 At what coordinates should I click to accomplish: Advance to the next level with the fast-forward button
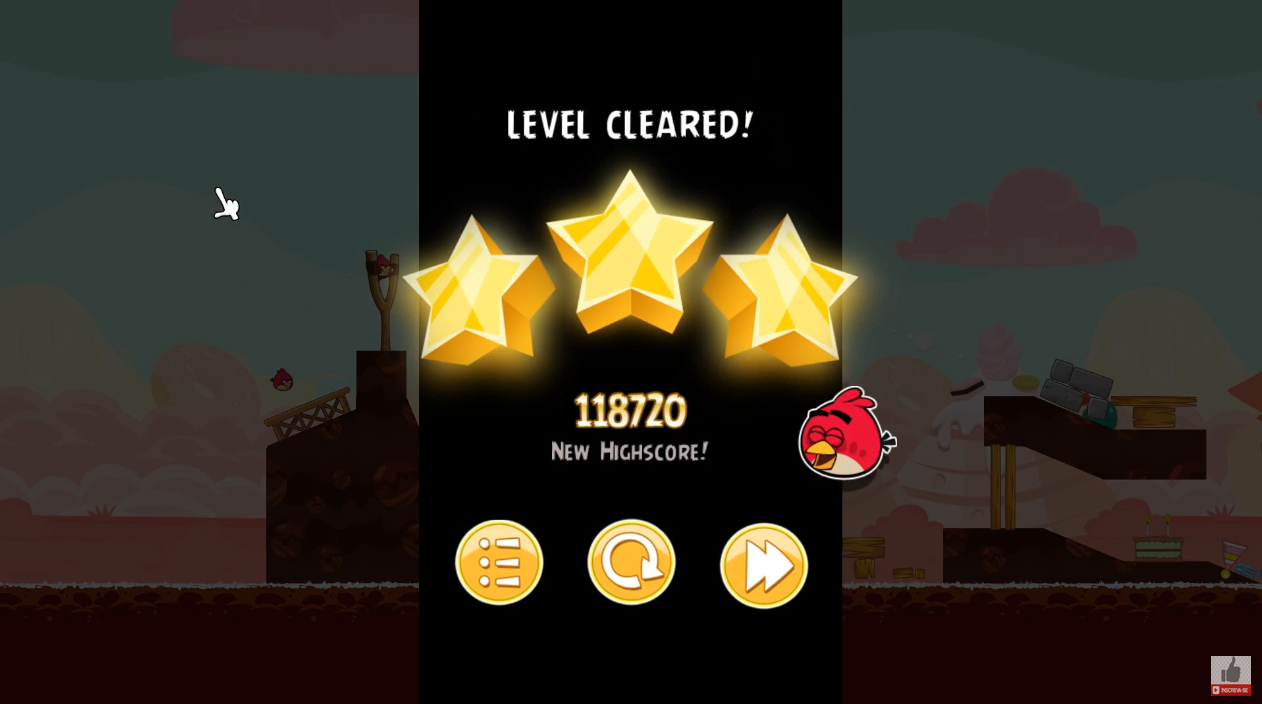763,565
